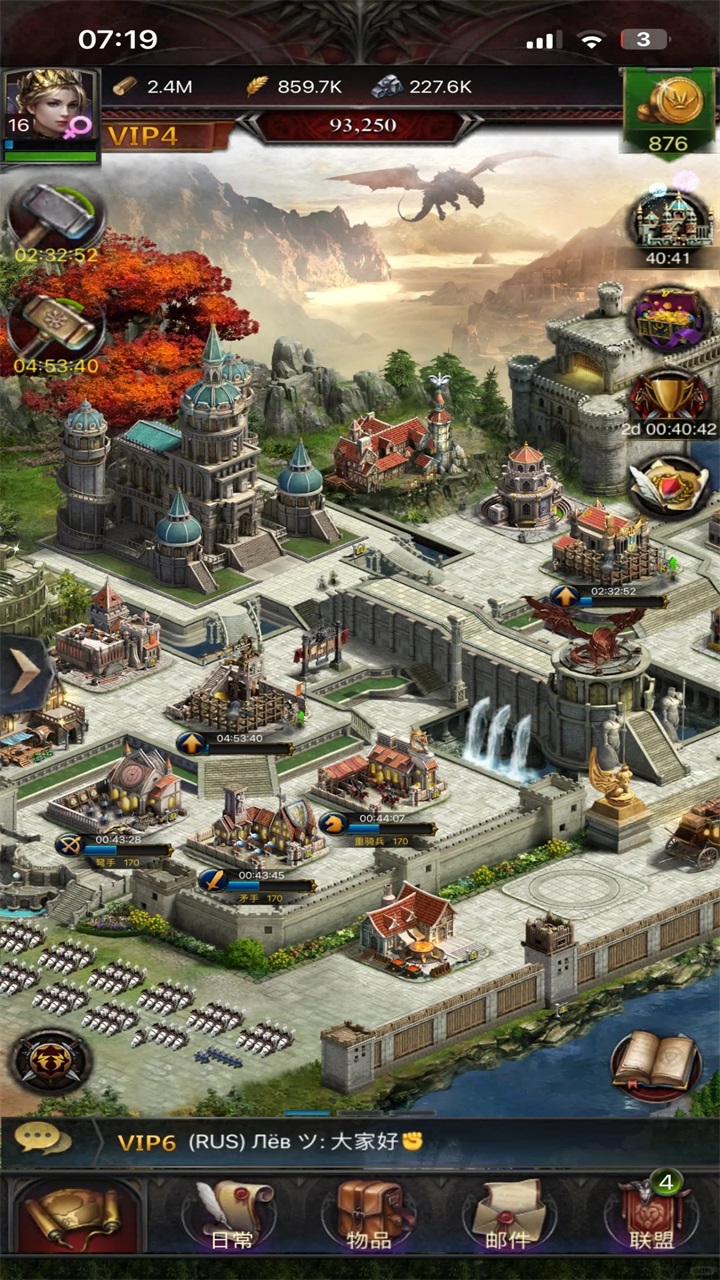
Task: Tap the power rating 93,250 banner
Action: tap(363, 126)
